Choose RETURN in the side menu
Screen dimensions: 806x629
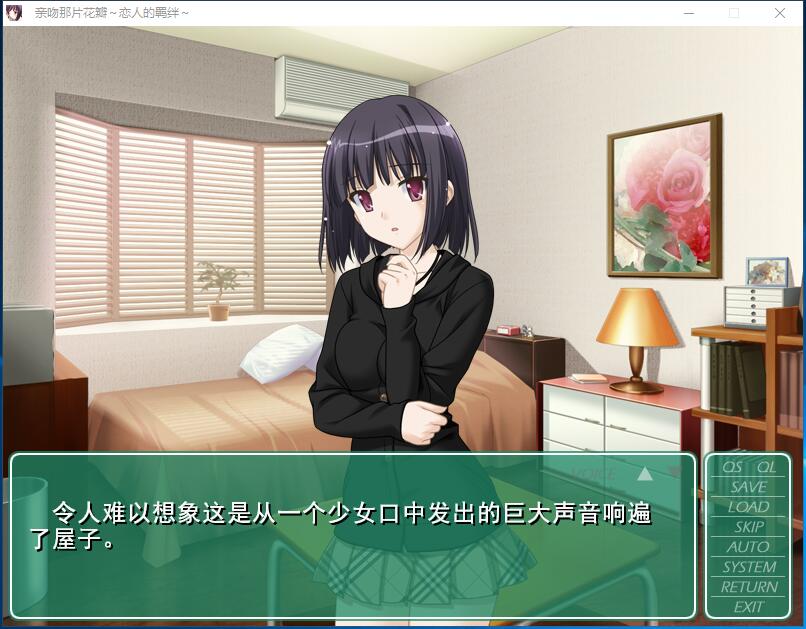(x=749, y=587)
